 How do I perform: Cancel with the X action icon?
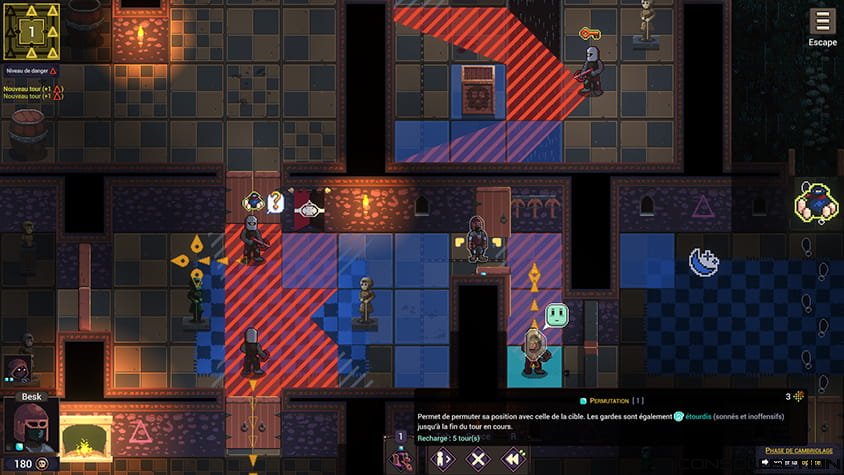(479, 460)
